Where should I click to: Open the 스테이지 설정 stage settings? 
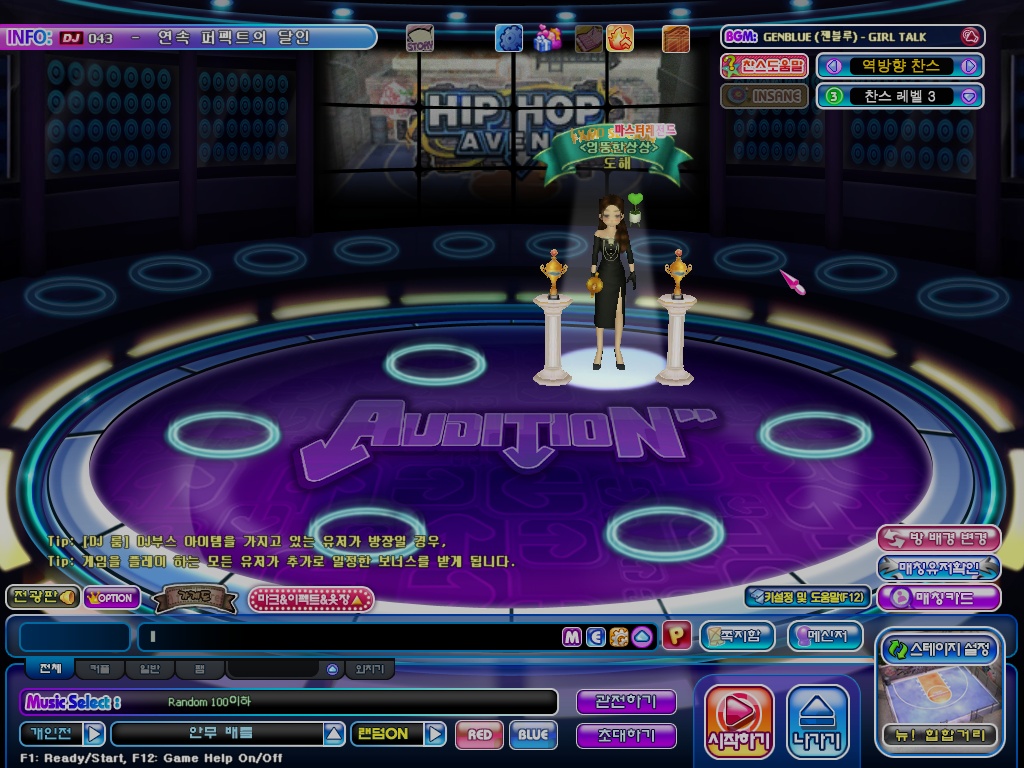tap(938, 650)
